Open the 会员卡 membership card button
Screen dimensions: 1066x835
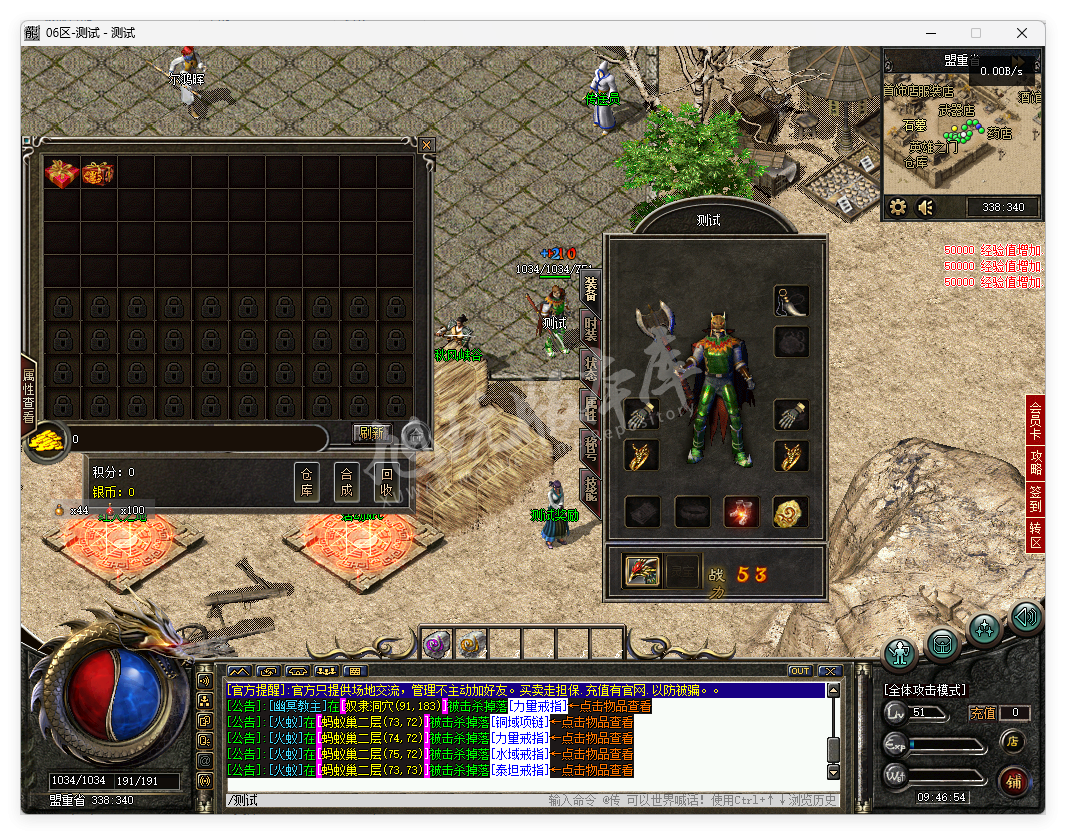[x=1036, y=420]
